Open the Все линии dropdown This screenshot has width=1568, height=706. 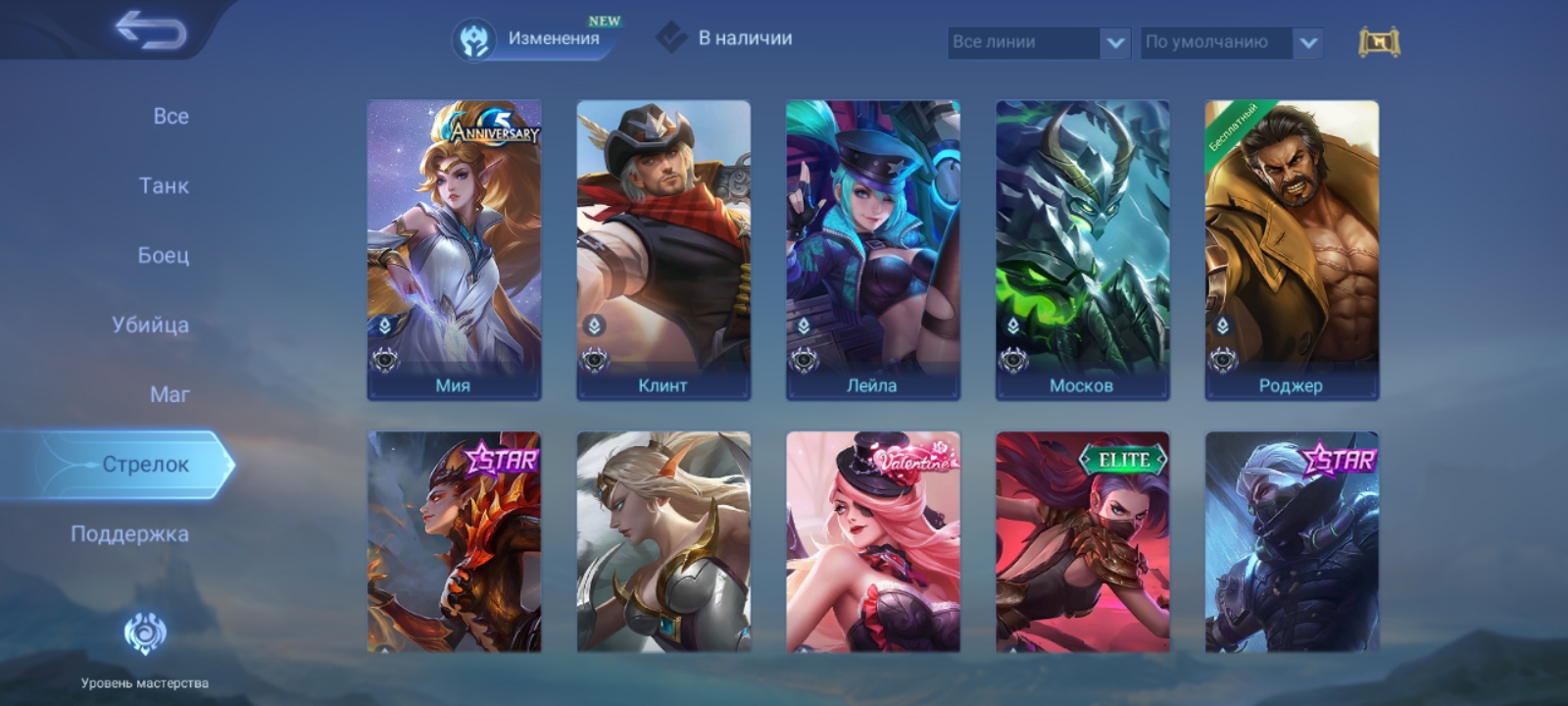click(1038, 42)
